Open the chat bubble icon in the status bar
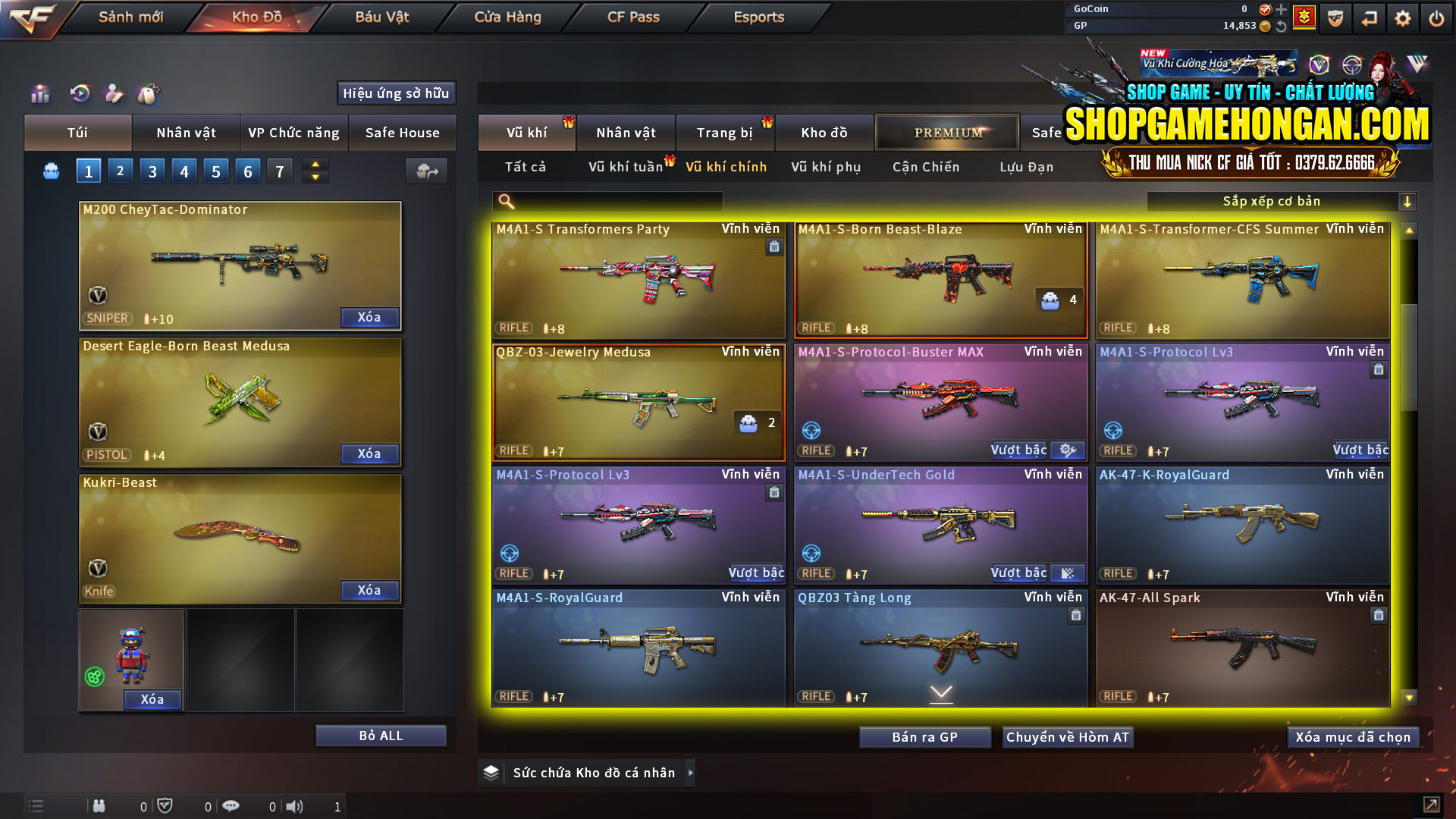The image size is (1456, 819). tap(231, 806)
